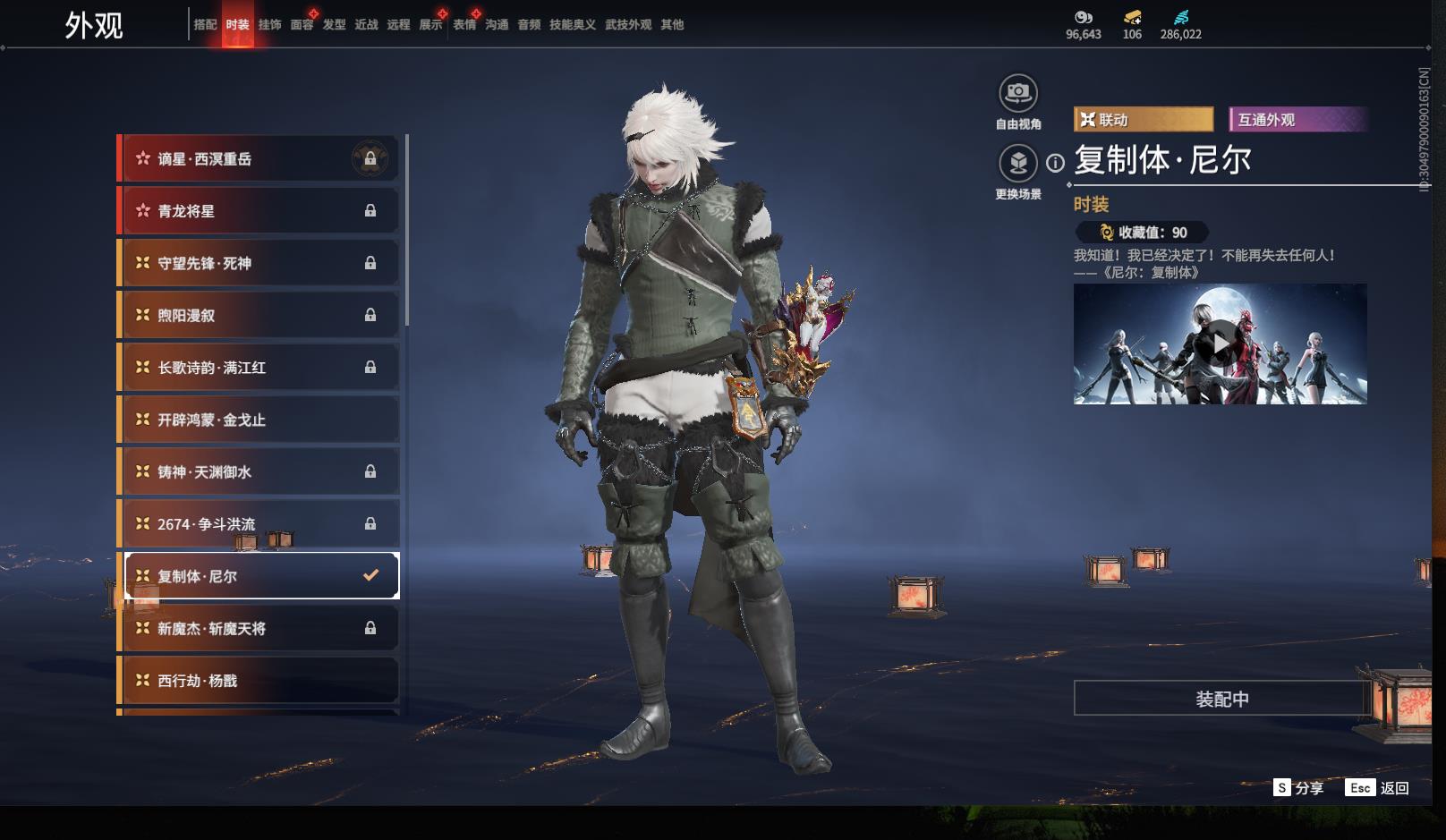Play the NieR collaboration preview video
Image resolution: width=1446 pixels, height=840 pixels.
click(1220, 344)
